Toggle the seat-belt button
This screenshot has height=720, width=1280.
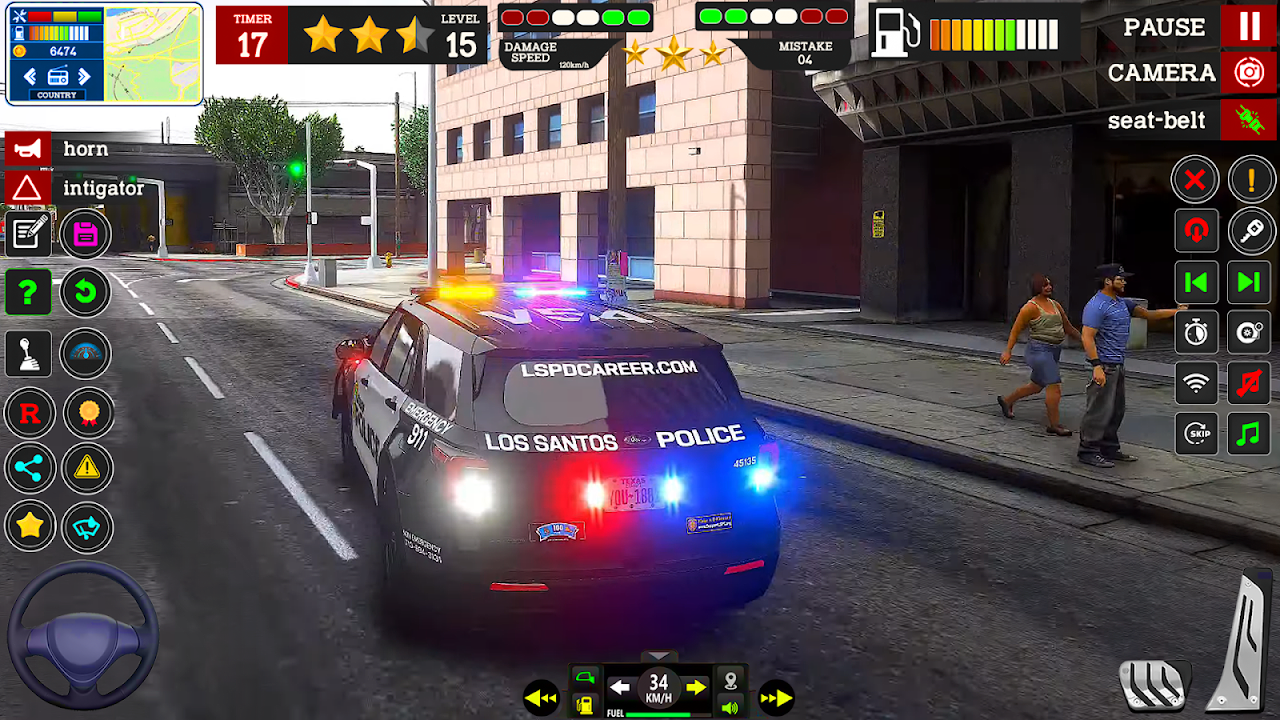(x=1249, y=121)
